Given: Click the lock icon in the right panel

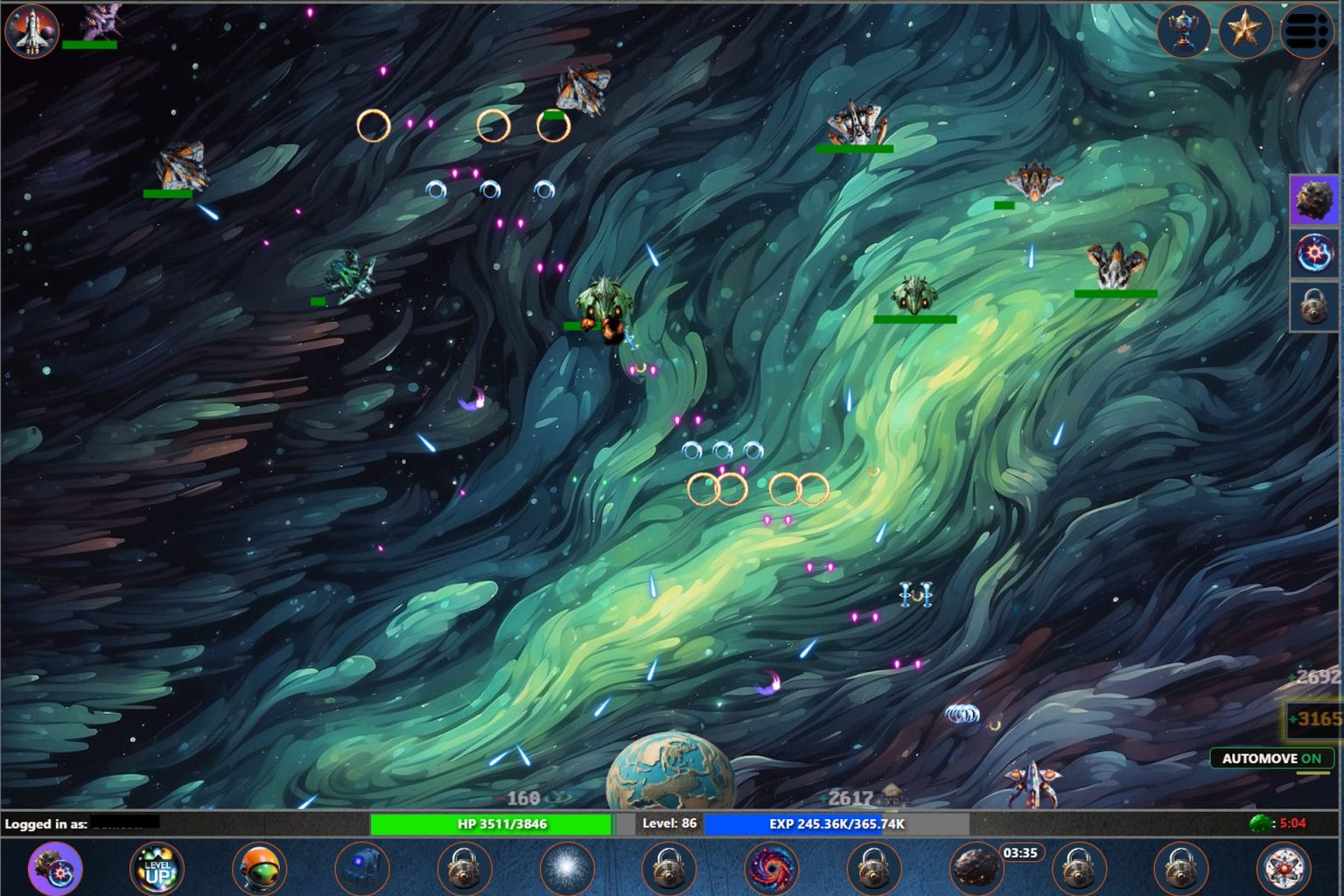Looking at the screenshot, I should coord(1313,307).
